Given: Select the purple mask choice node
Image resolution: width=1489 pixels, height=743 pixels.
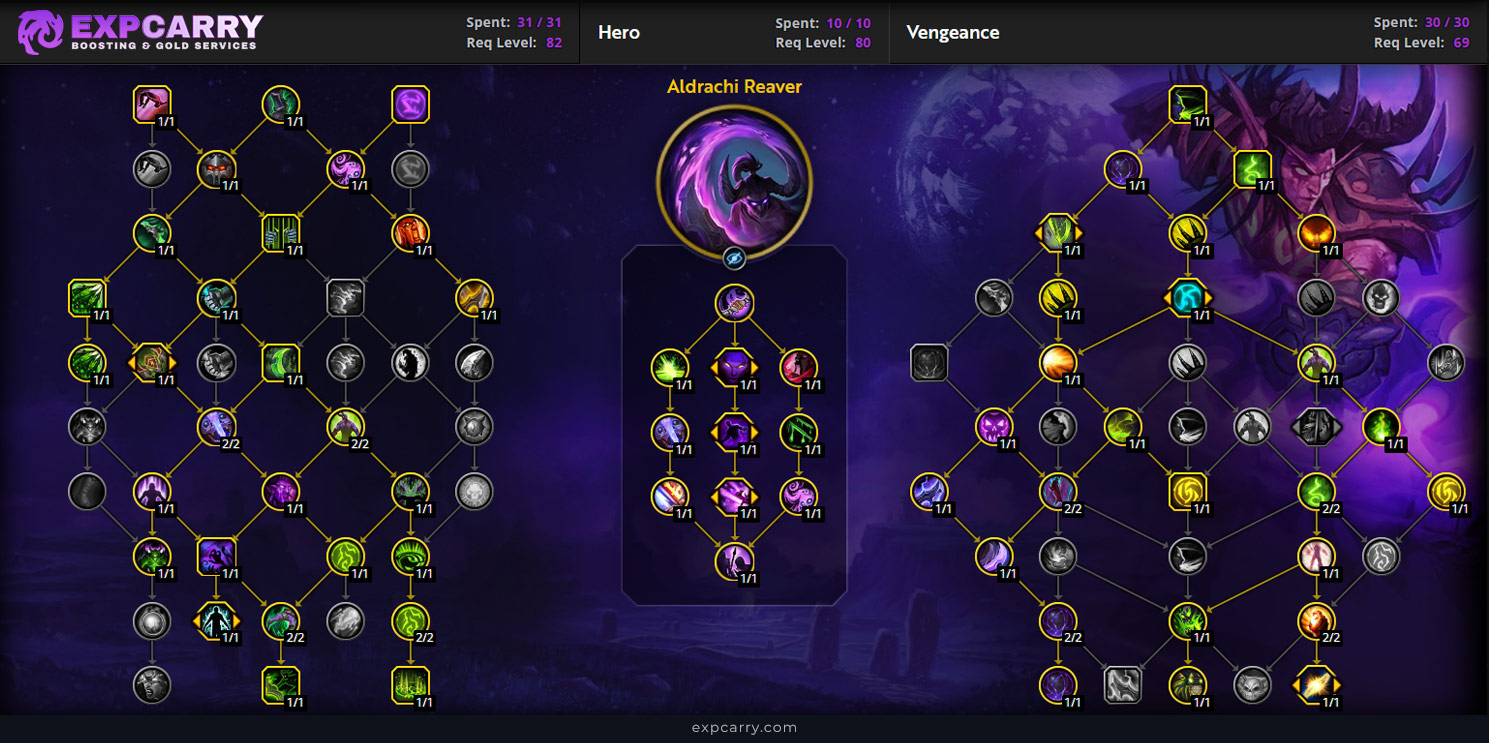Looking at the screenshot, I should [x=734, y=367].
